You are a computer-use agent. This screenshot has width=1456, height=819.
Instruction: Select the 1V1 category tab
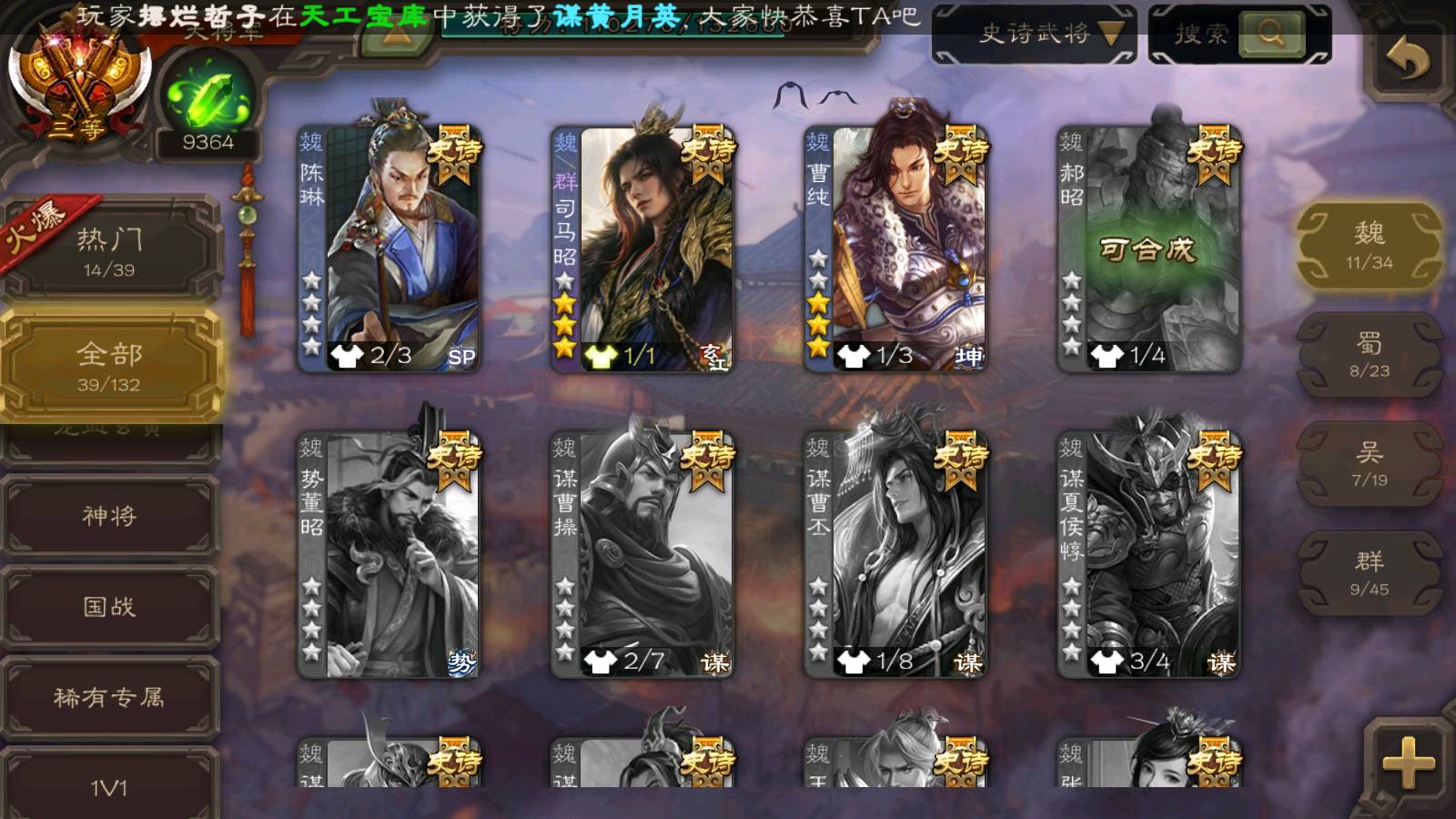tap(109, 787)
